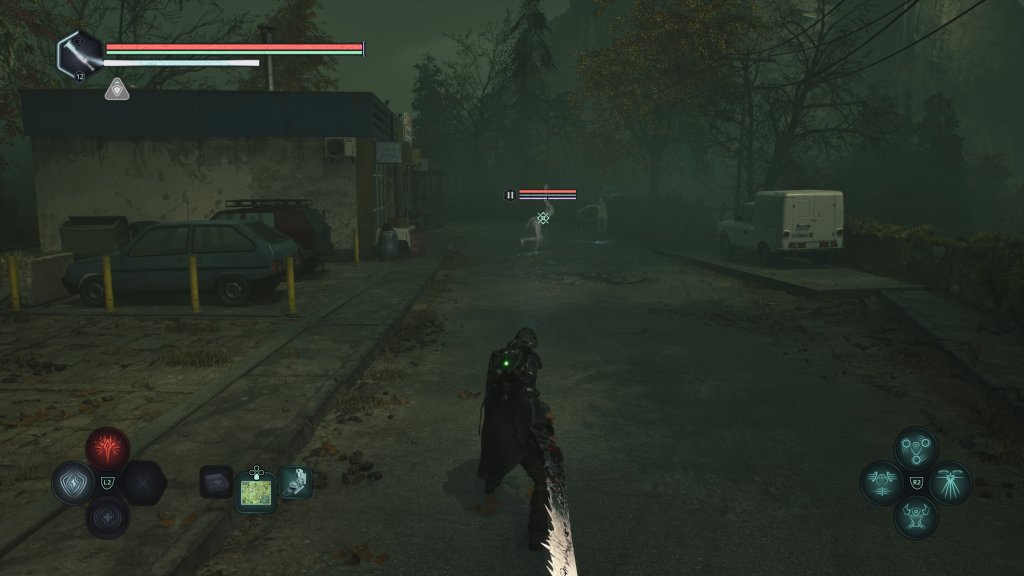Choose the dark box quick item
This screenshot has height=576, width=1024.
coord(216,482)
